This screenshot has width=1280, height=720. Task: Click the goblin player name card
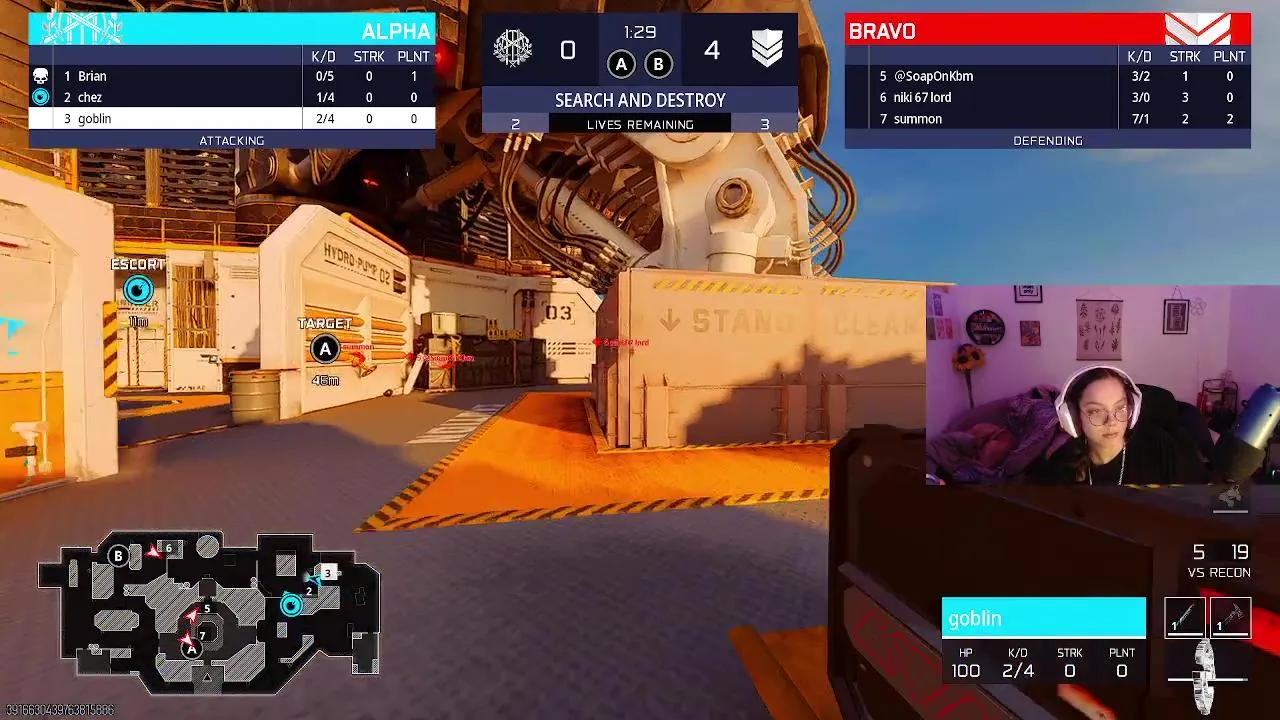click(1043, 618)
